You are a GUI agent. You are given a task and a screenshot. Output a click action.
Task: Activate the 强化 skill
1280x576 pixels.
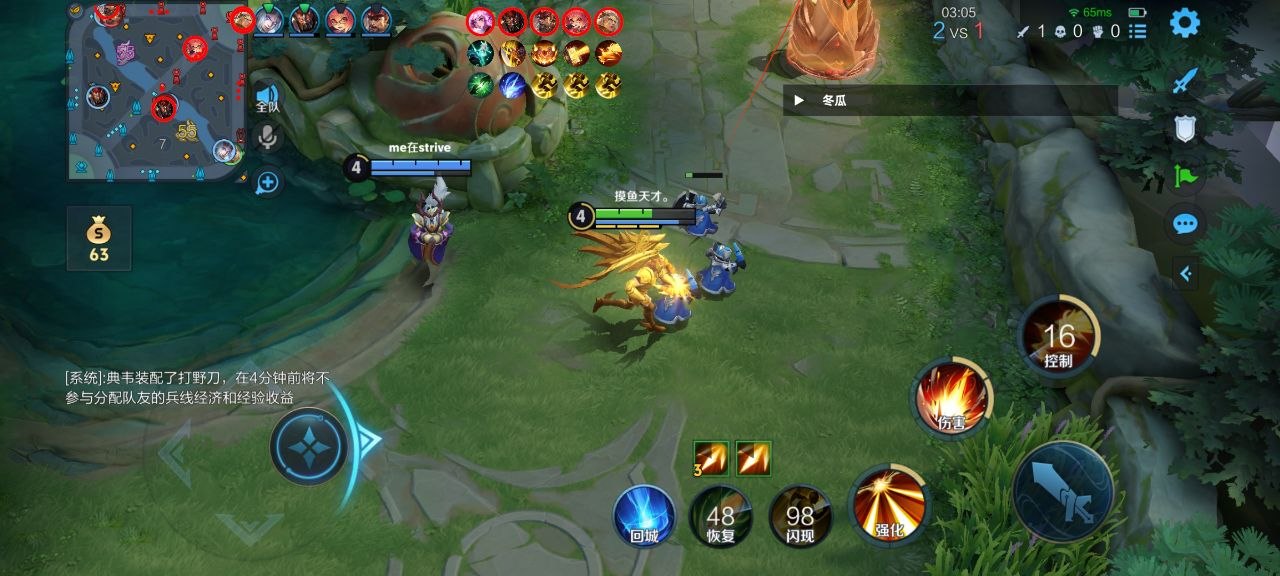pyautogui.click(x=888, y=504)
